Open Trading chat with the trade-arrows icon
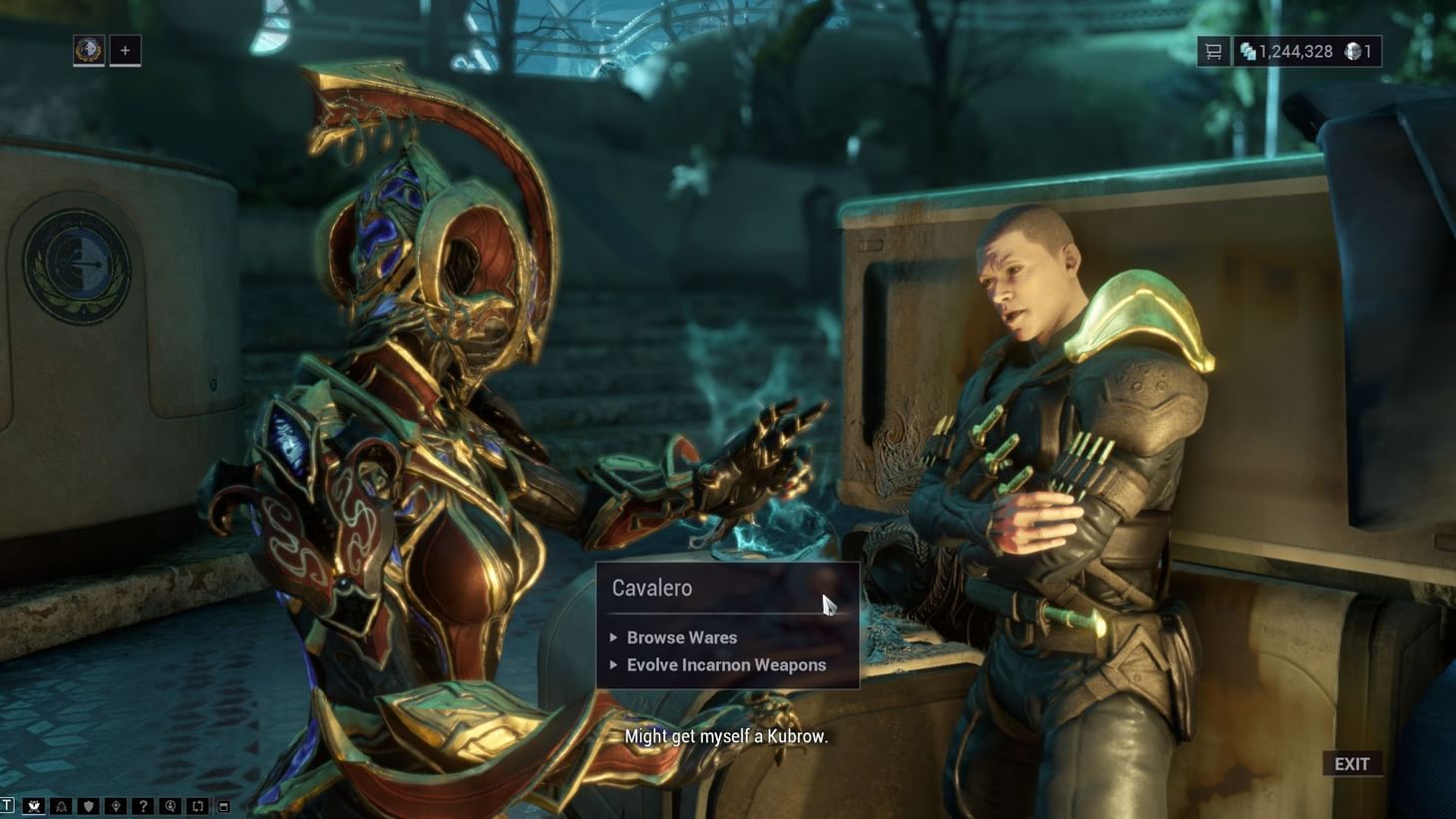 click(197, 805)
